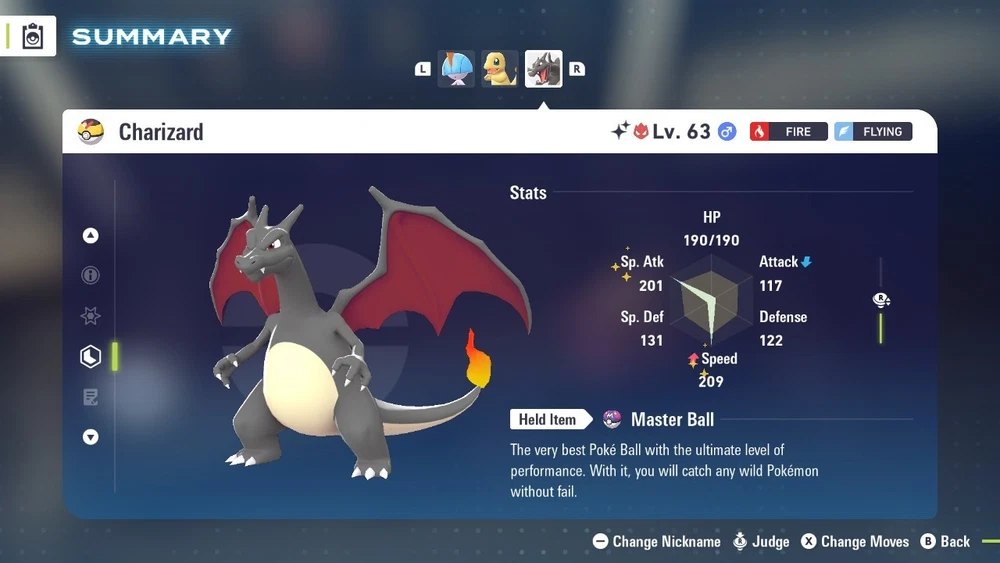
Task: Select the hexagon stats page icon
Action: point(91,356)
